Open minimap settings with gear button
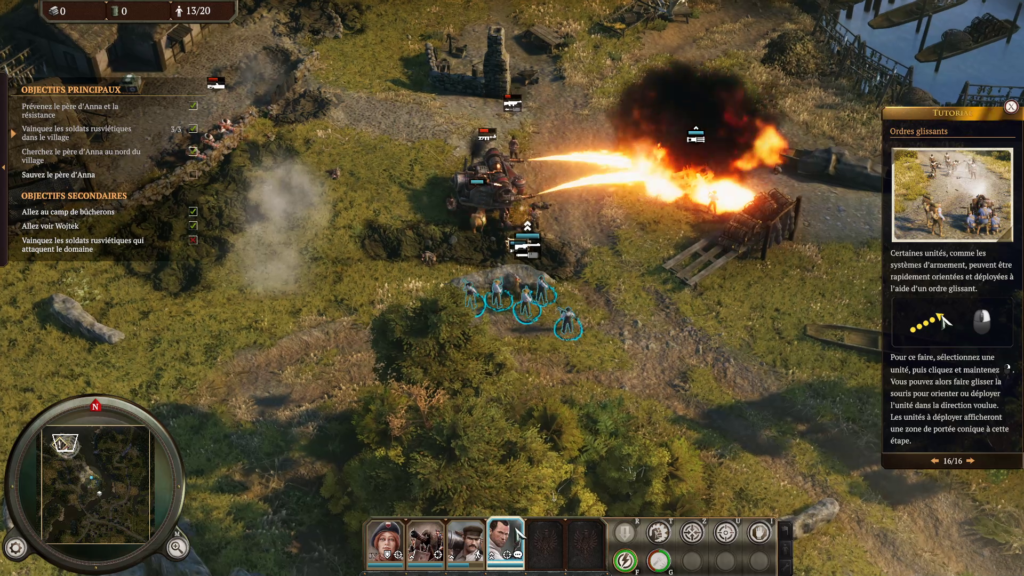This screenshot has width=1024, height=576. click(15, 547)
